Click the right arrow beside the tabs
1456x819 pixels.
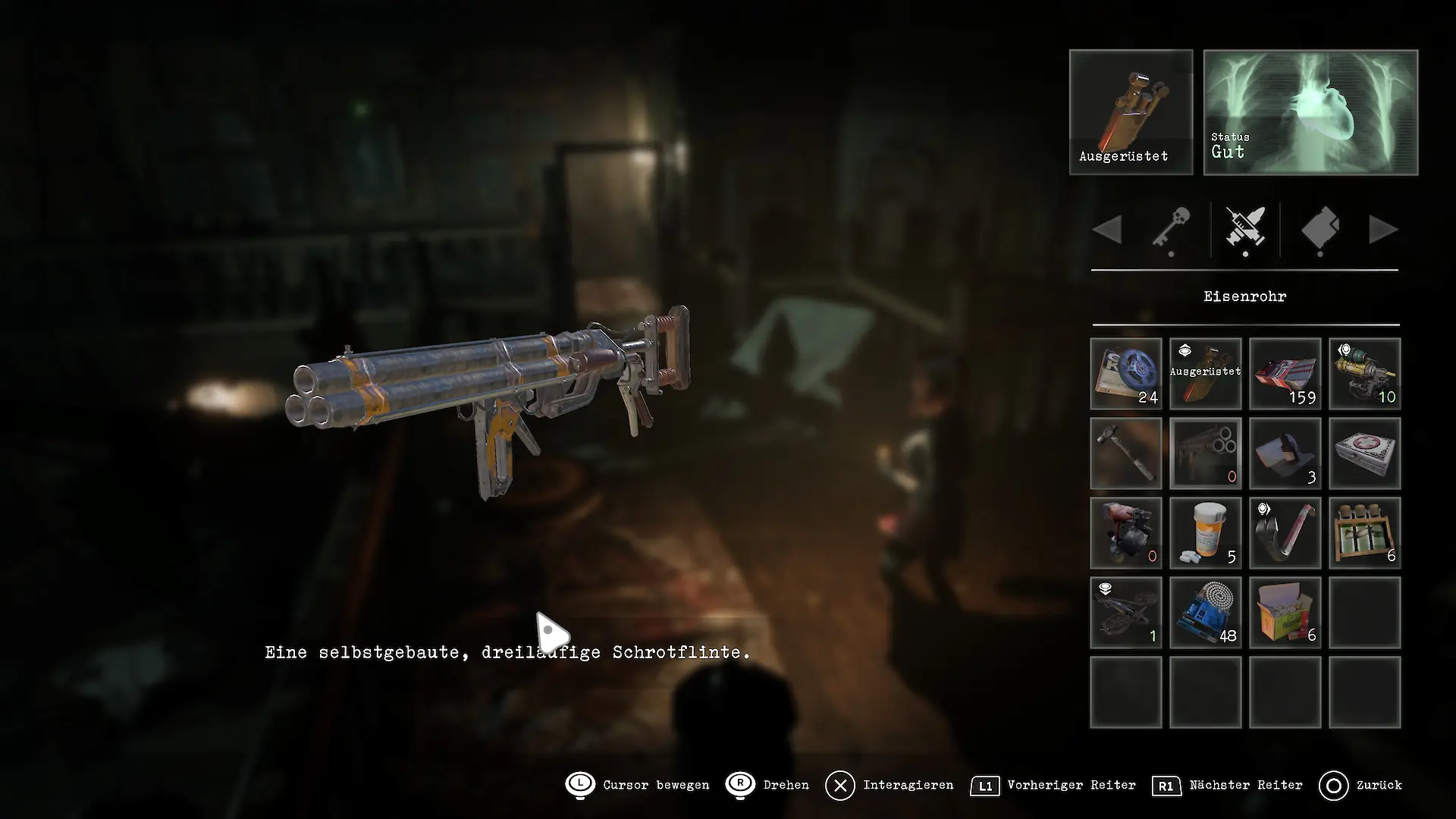(1382, 230)
